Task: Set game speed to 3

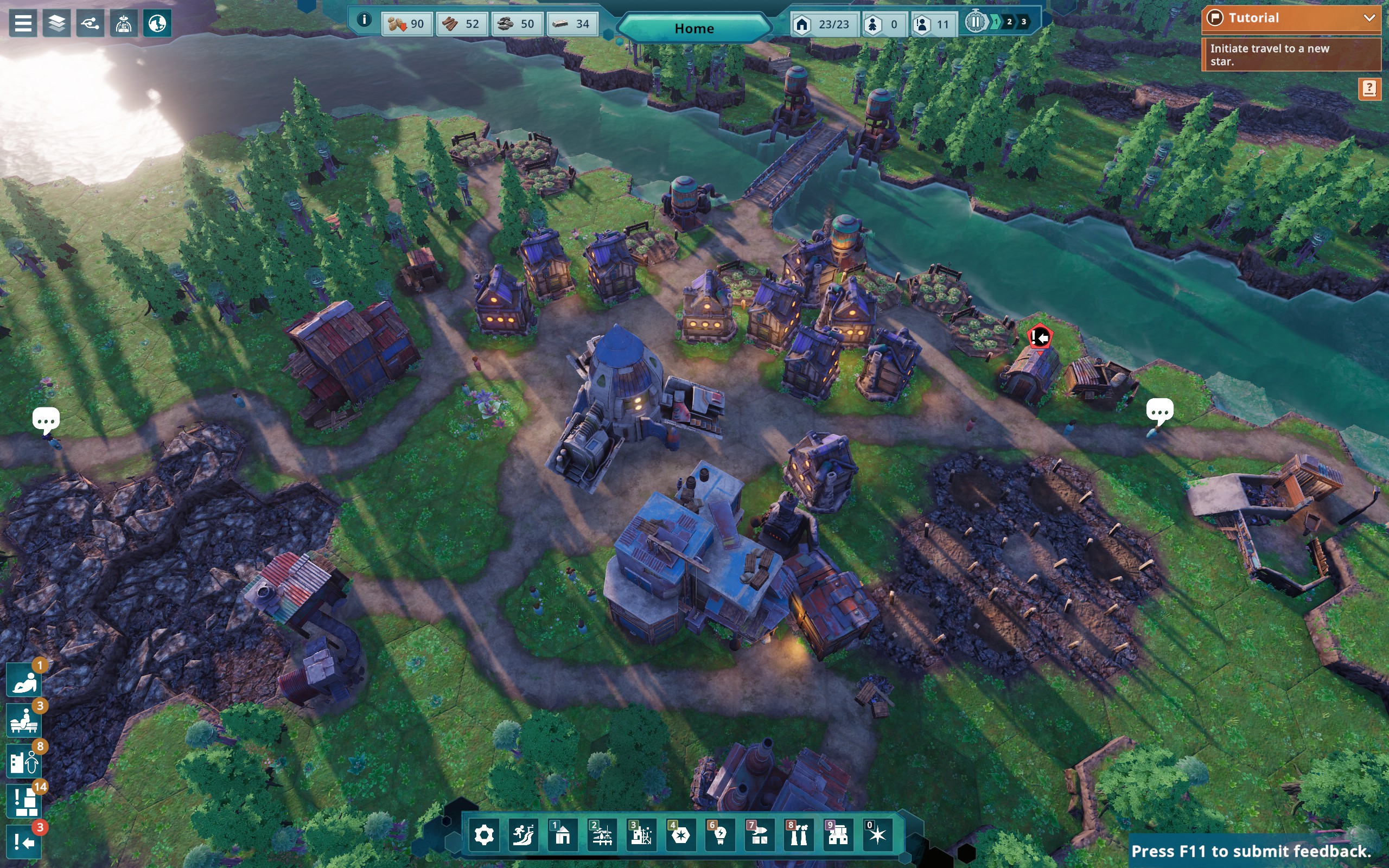Action: coord(1023,22)
